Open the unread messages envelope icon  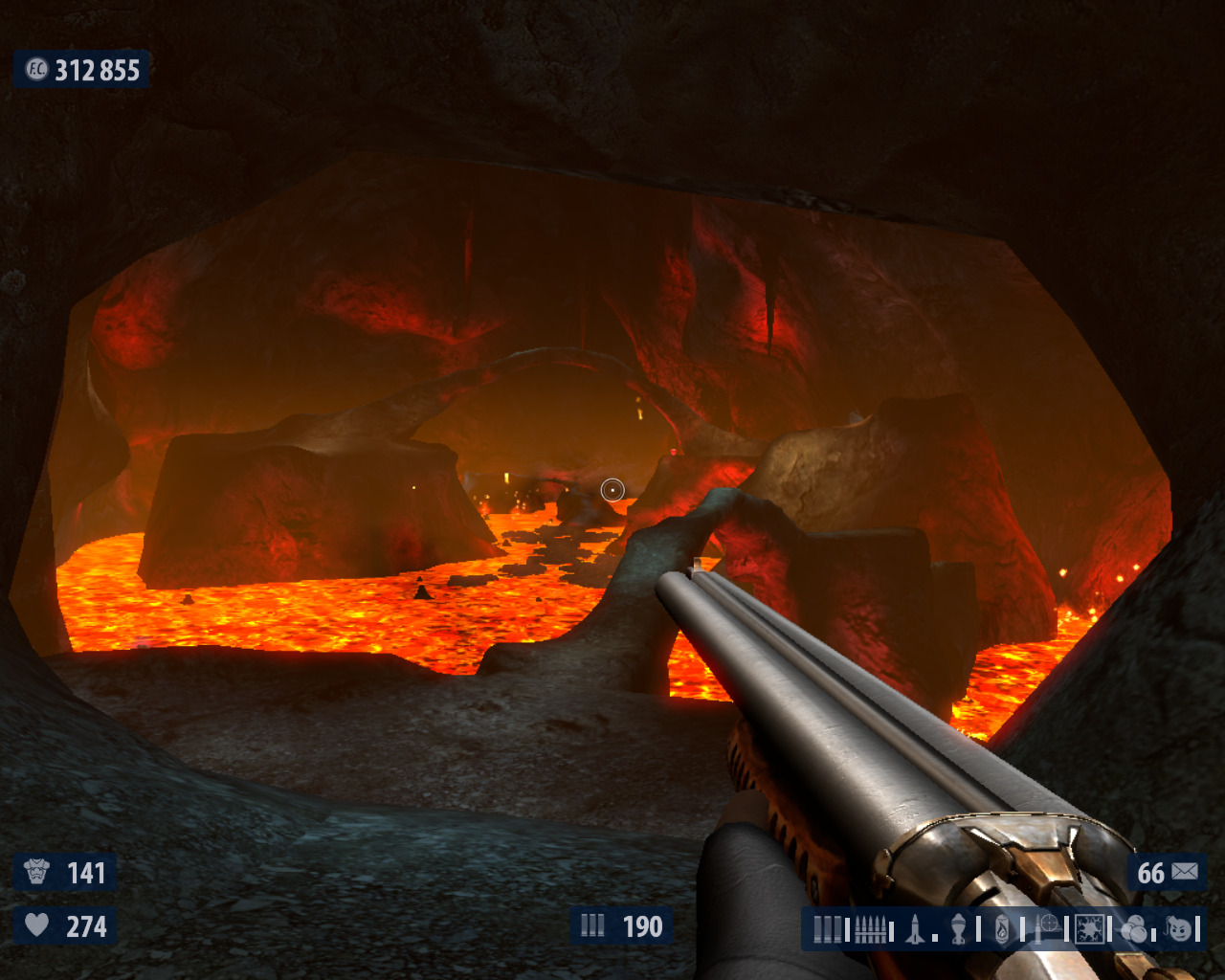(1185, 872)
